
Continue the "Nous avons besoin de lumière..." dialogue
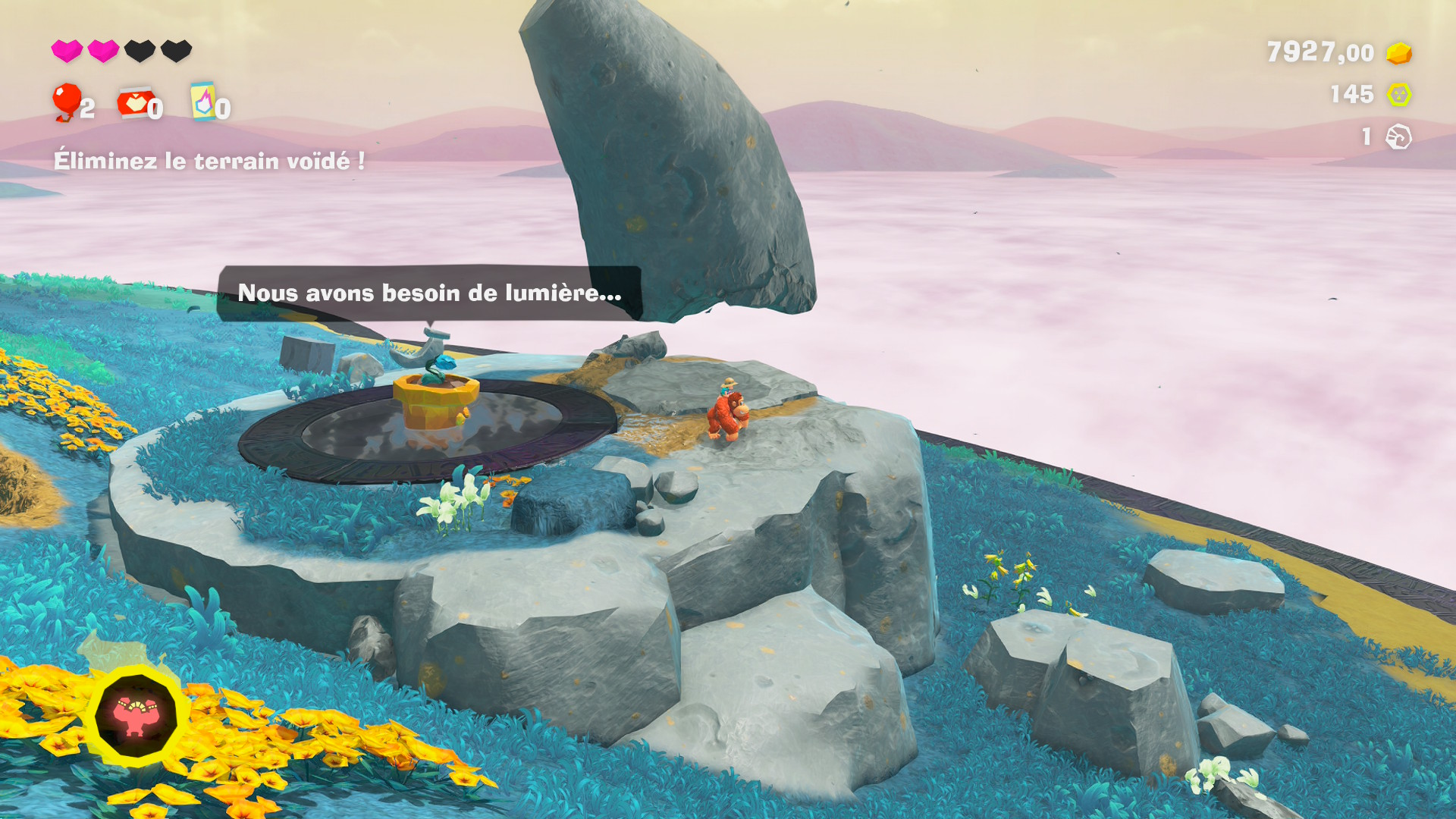(429, 293)
